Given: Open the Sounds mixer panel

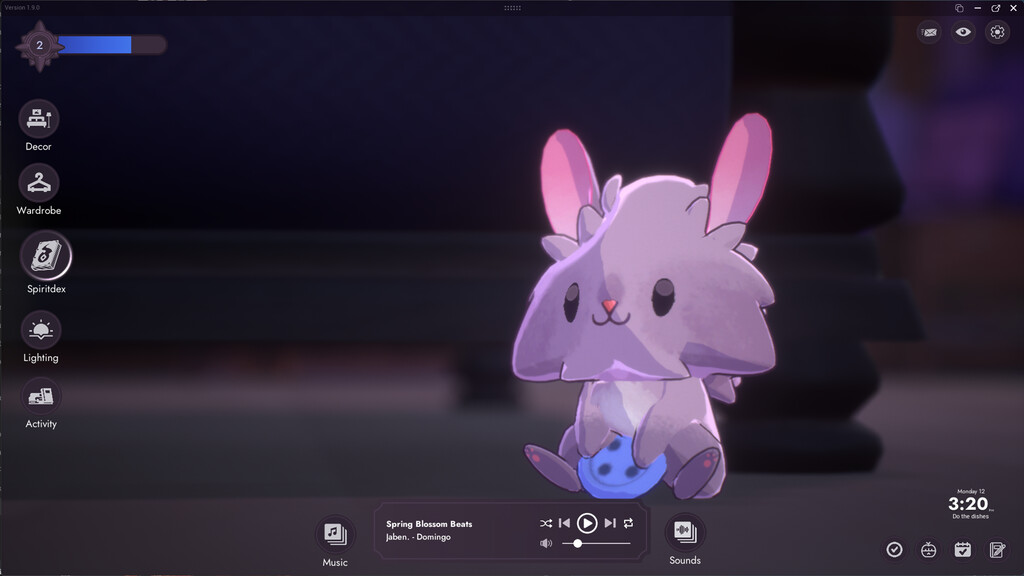Looking at the screenshot, I should 685,531.
